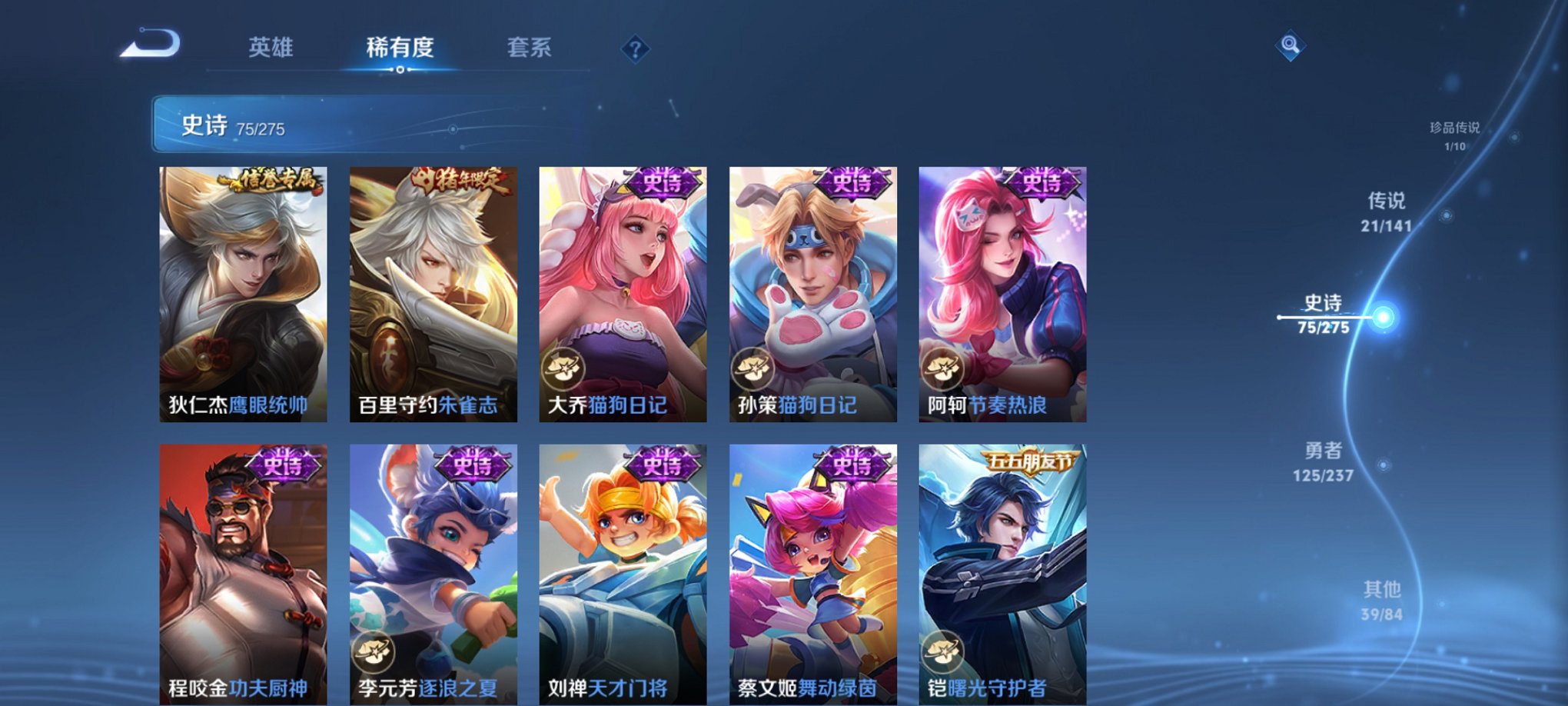Click the purple 史诗 badge on 阿轲 skin
The width and height of the screenshot is (1568, 706).
click(x=1041, y=183)
